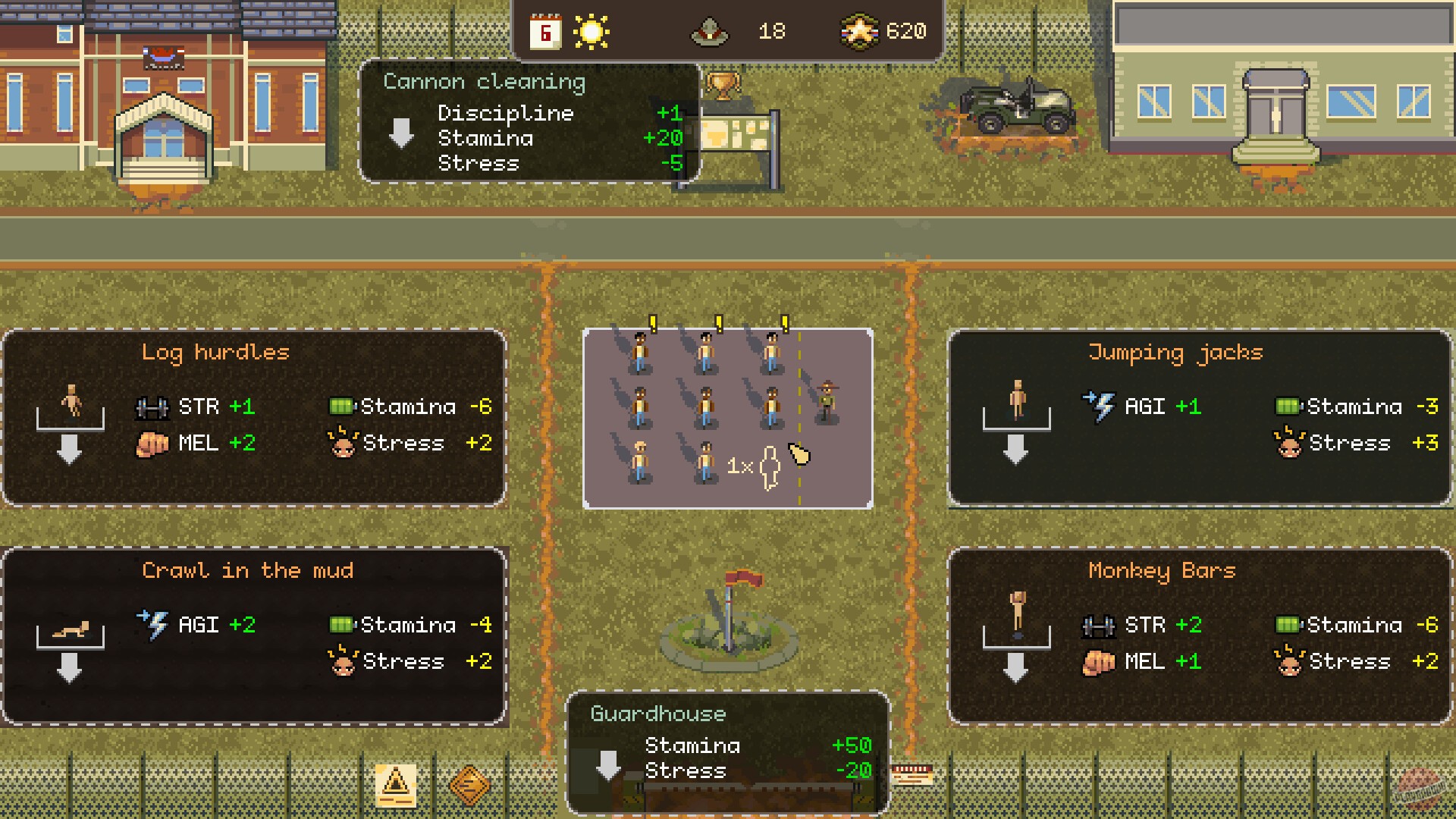Click the star medal currency icon showing 620
The width and height of the screenshot is (1456, 819).
(861, 31)
